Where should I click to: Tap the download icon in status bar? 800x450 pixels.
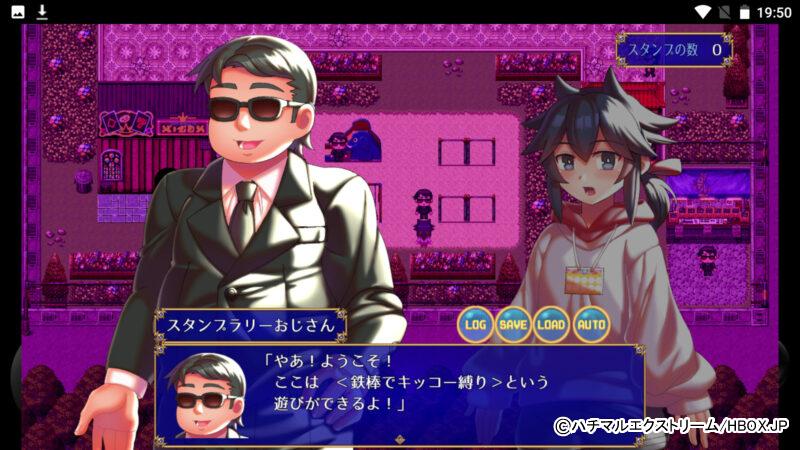(42, 12)
